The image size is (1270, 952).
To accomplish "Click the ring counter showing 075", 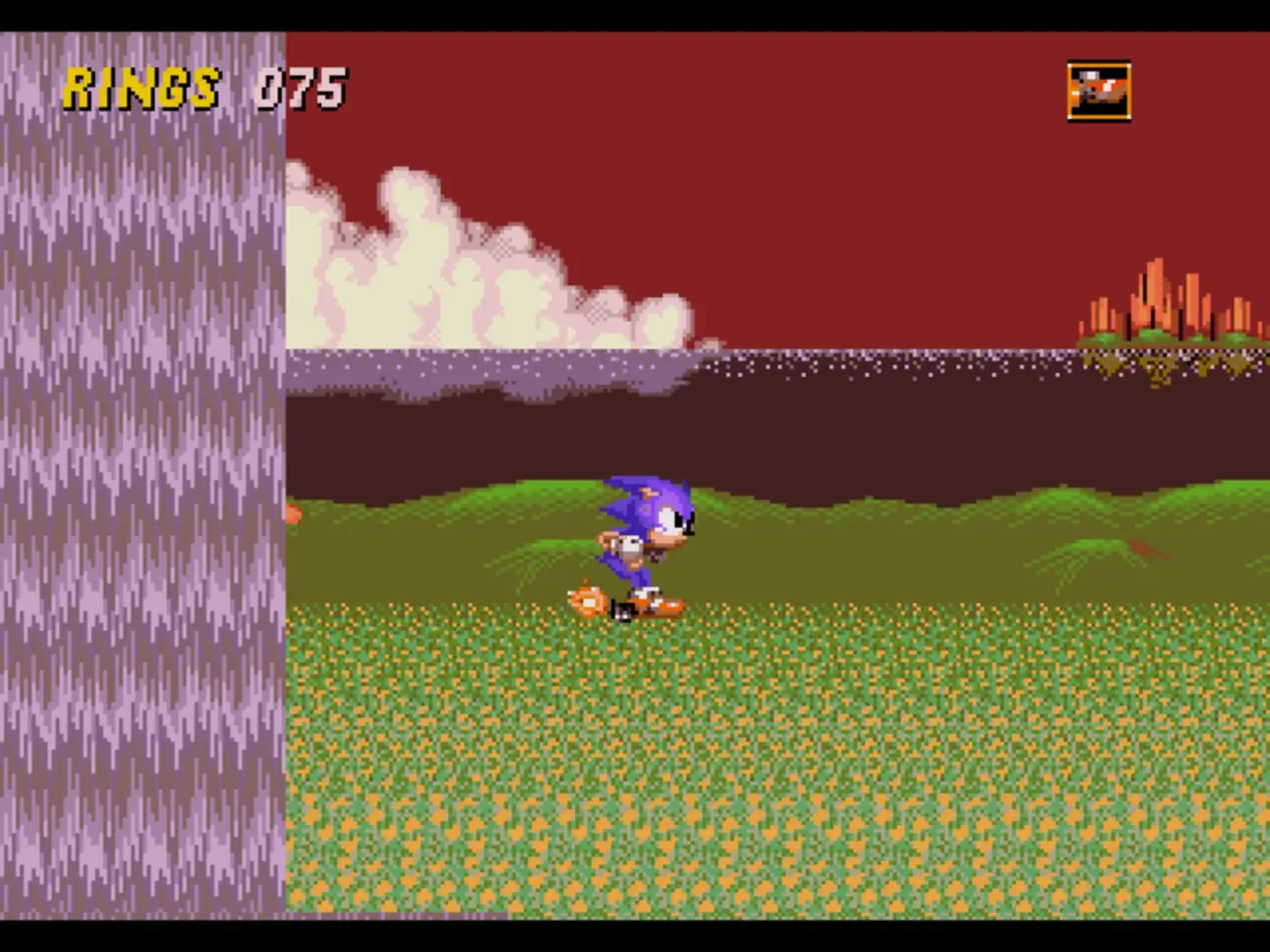I will coord(302,86).
